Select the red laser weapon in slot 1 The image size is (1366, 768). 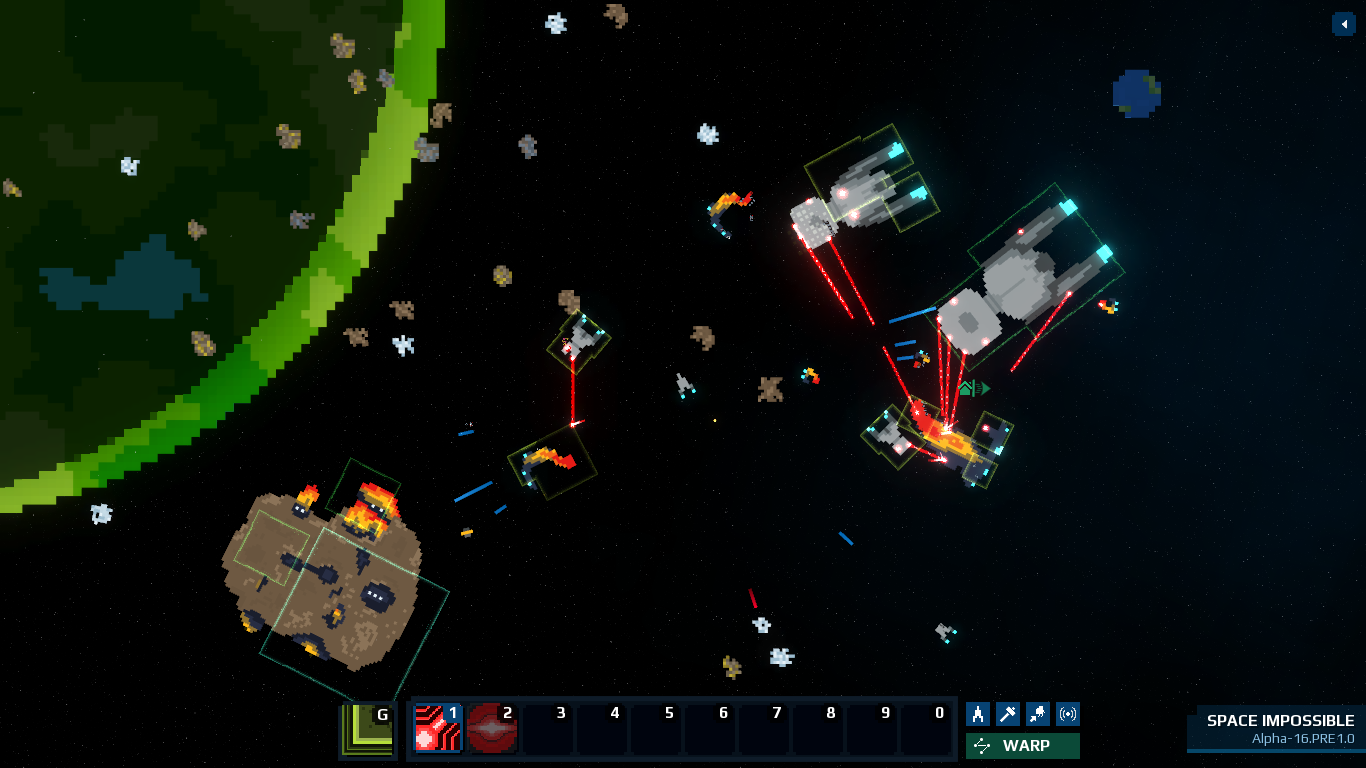pos(437,727)
